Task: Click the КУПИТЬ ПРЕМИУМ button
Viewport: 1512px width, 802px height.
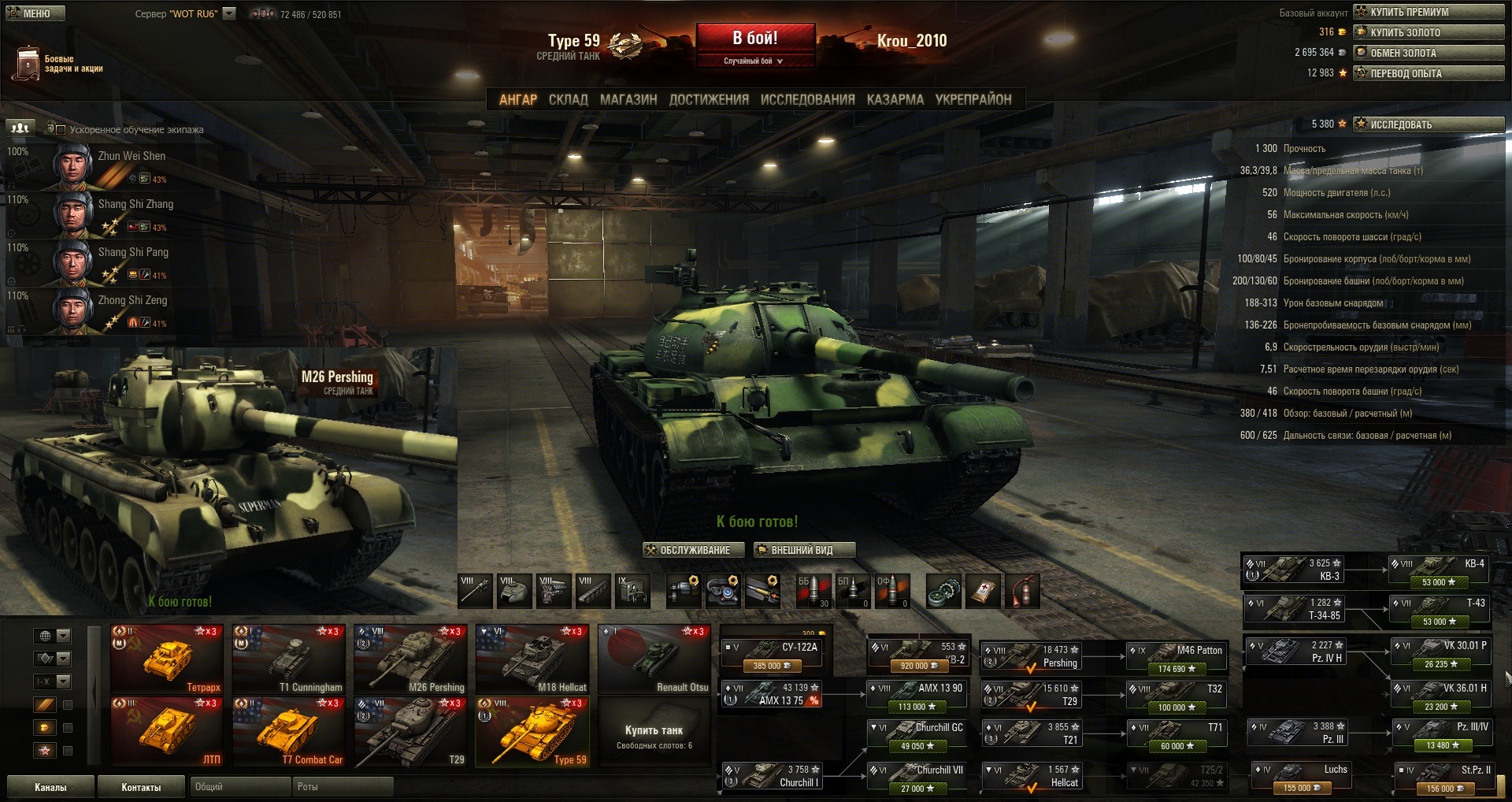Action: (x=1428, y=12)
